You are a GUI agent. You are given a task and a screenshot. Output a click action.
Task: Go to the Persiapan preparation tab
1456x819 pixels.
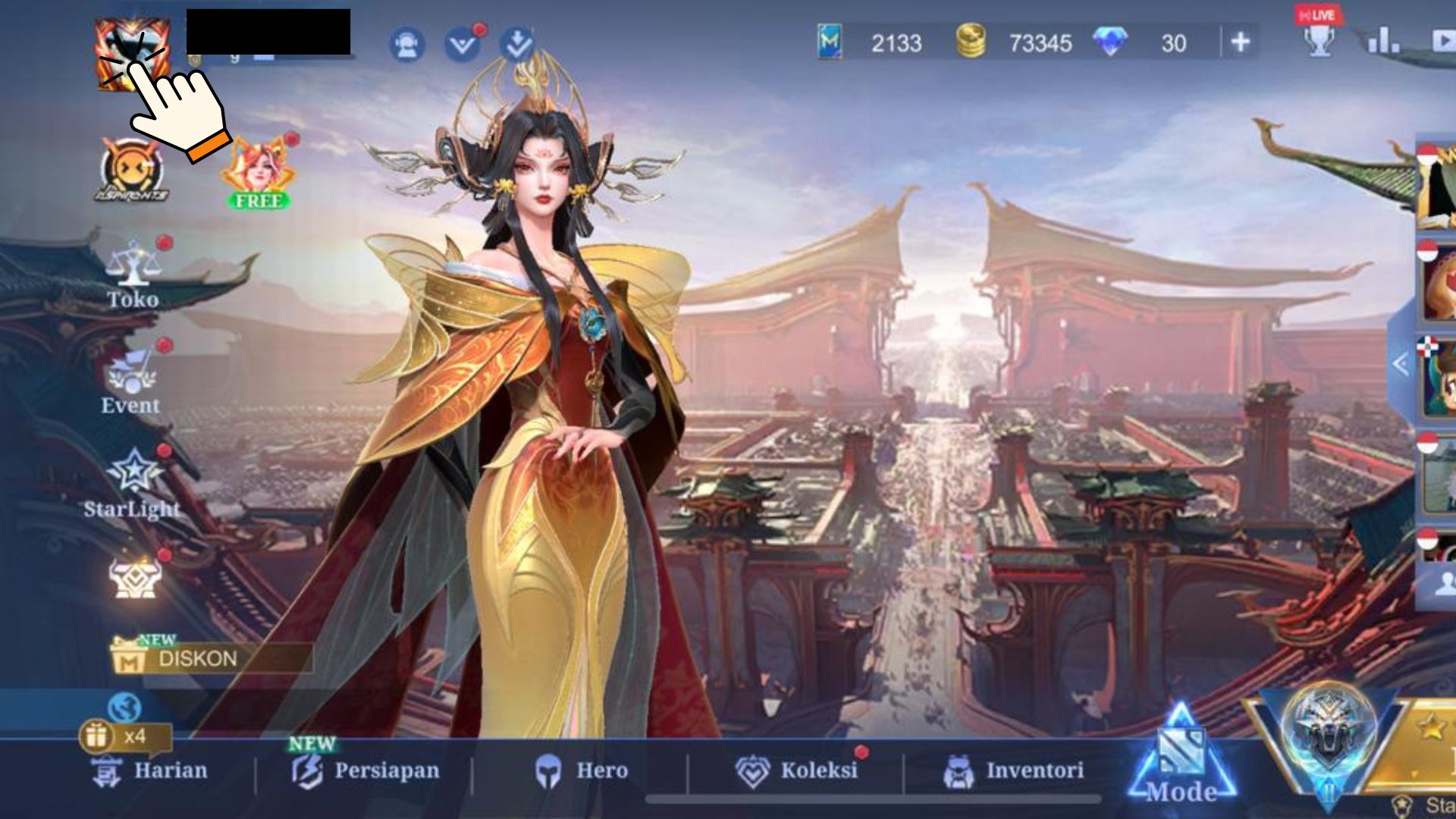(x=366, y=770)
